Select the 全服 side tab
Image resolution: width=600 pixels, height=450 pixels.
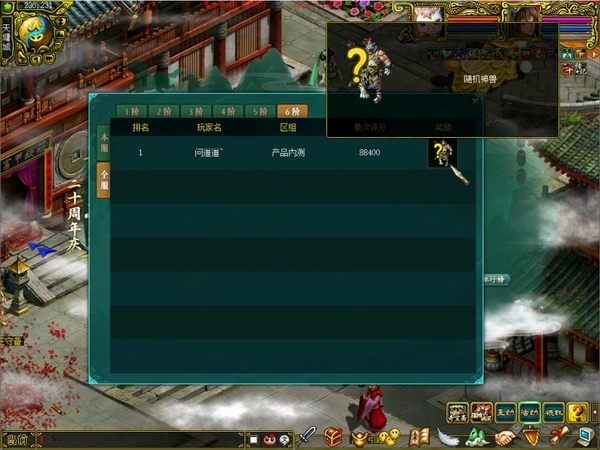(102, 179)
